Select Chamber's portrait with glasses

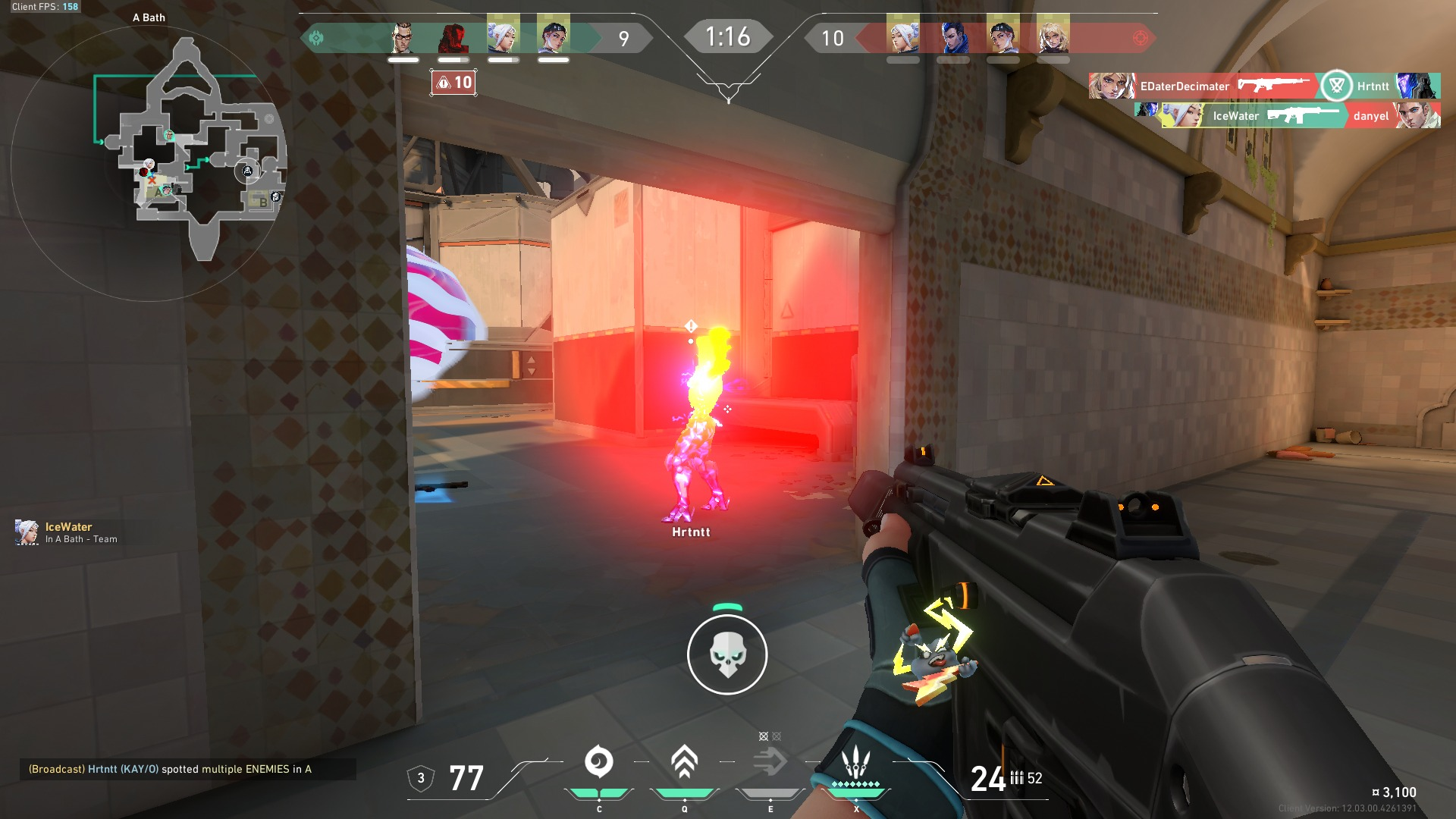(x=403, y=36)
